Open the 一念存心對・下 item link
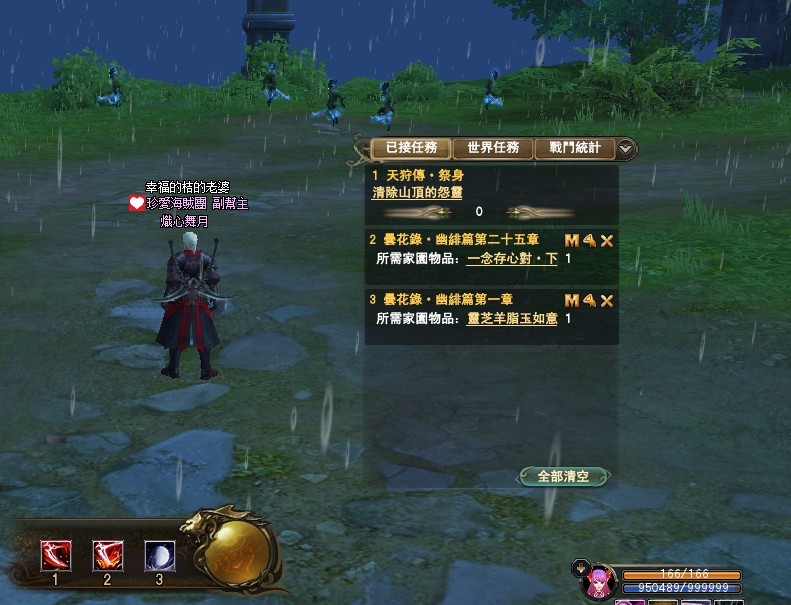Viewport: 791px width, 605px height. click(x=512, y=259)
